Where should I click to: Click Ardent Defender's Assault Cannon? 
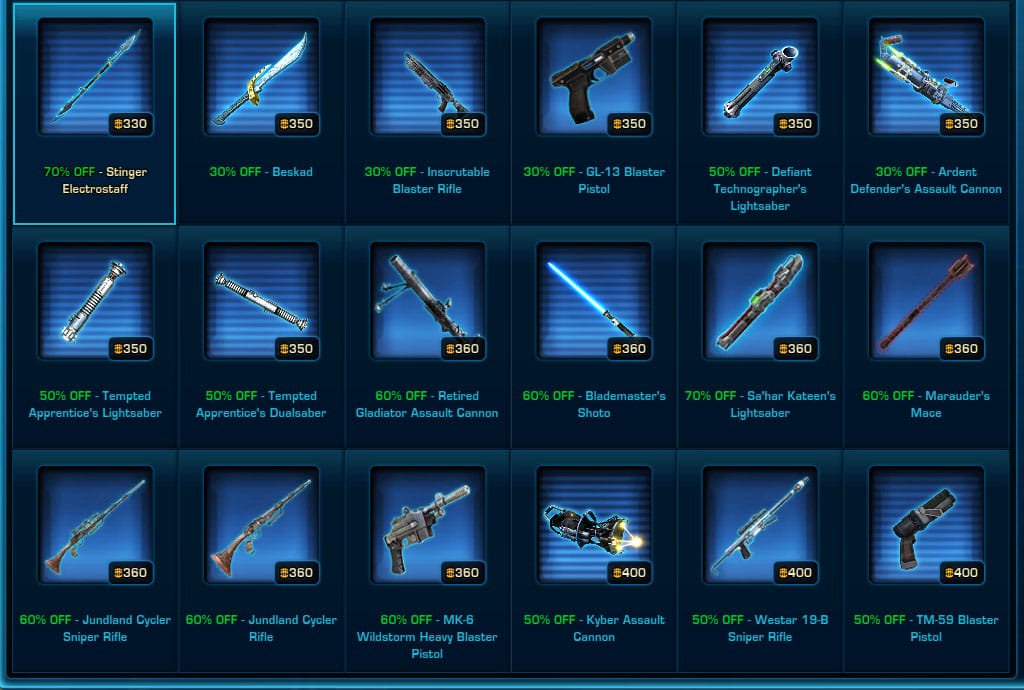click(925, 78)
